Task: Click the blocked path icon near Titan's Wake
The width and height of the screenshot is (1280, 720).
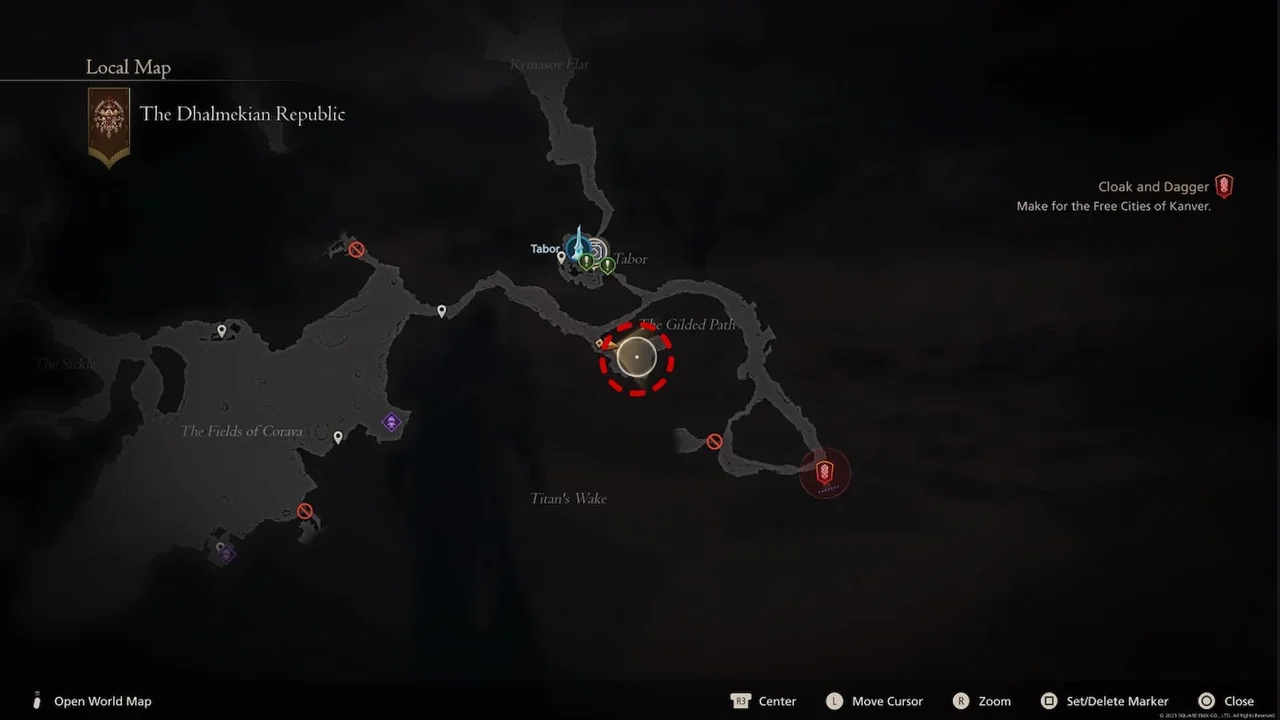Action: pyautogui.click(x=713, y=440)
